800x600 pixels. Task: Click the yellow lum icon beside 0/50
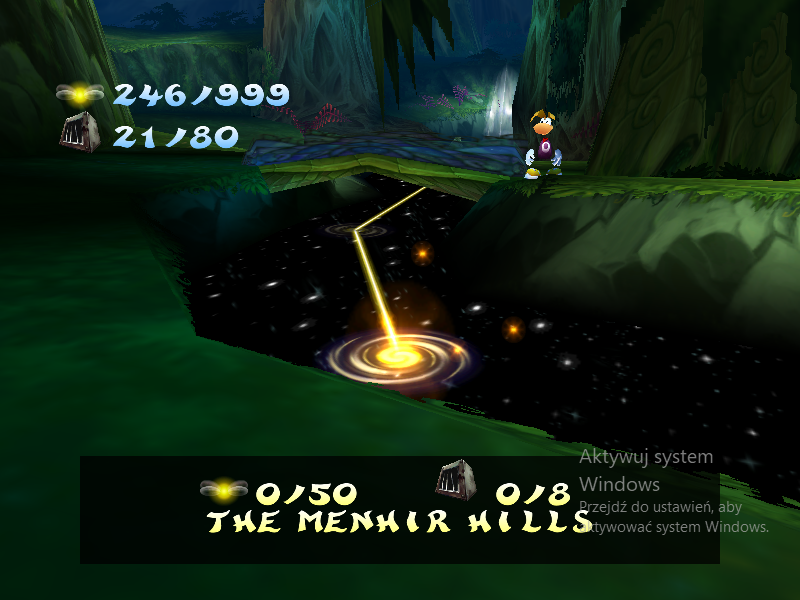coord(224,490)
